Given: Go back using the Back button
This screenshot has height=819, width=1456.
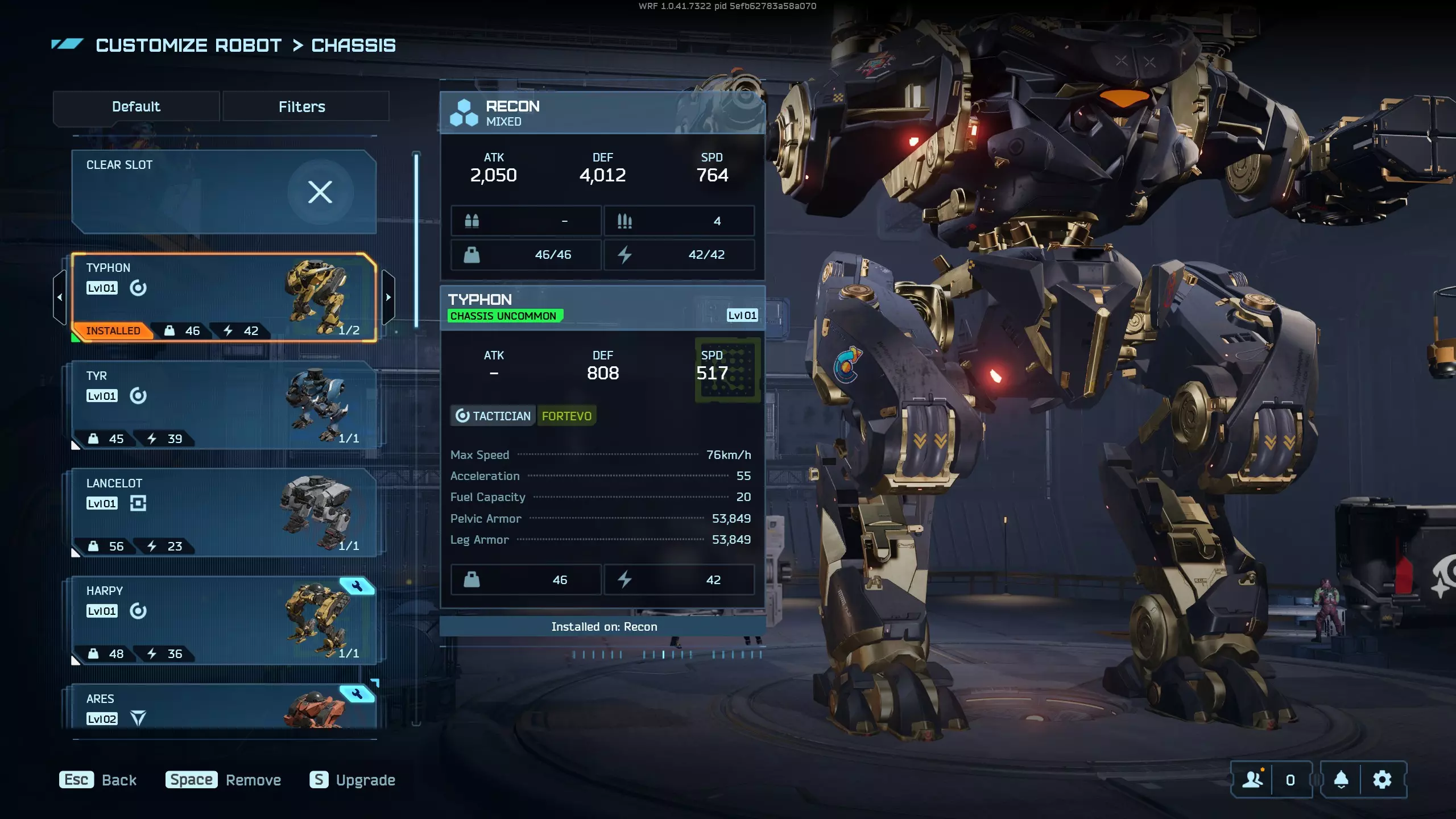Looking at the screenshot, I should [x=98, y=780].
